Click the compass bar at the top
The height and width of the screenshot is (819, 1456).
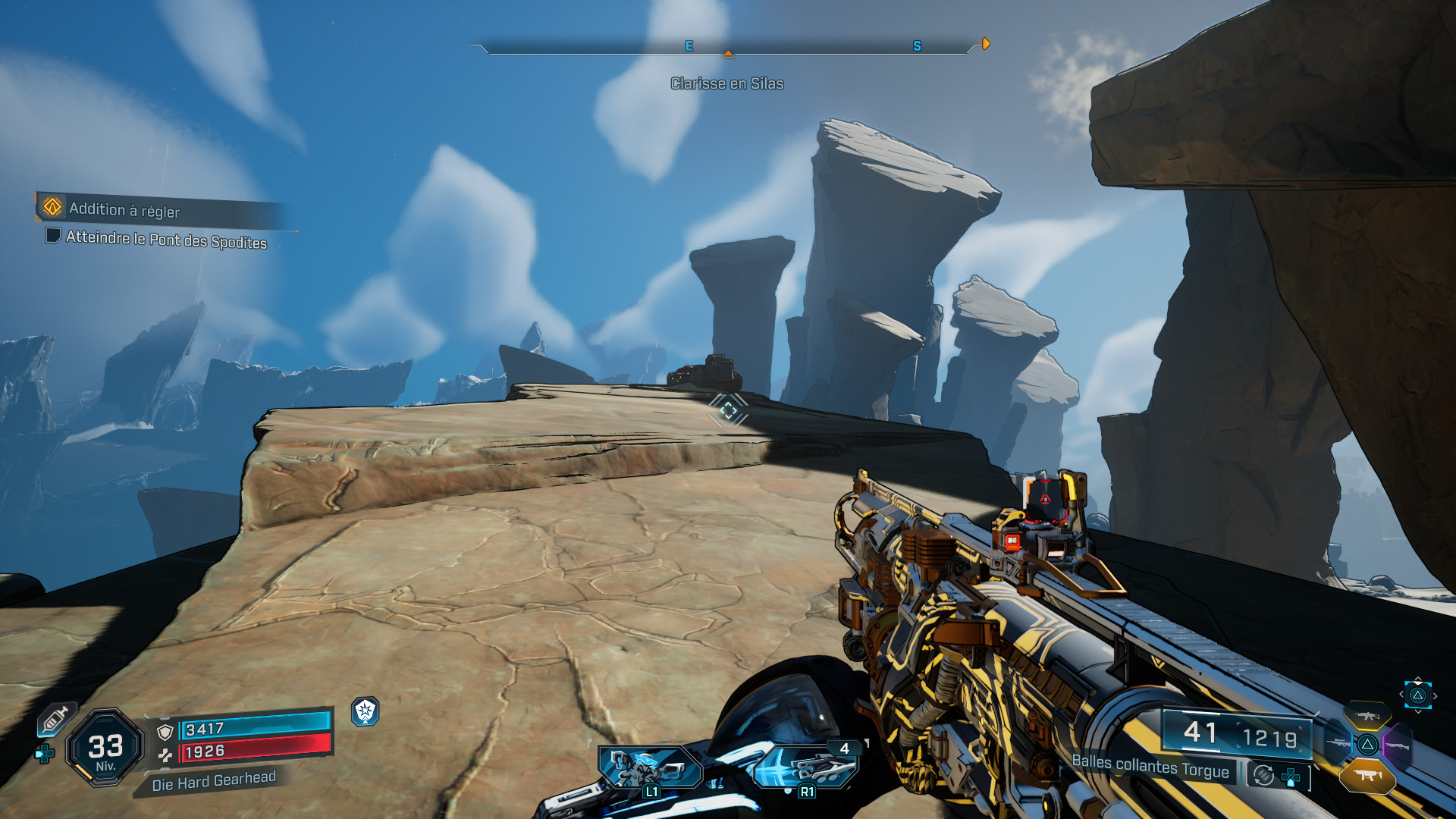727,47
